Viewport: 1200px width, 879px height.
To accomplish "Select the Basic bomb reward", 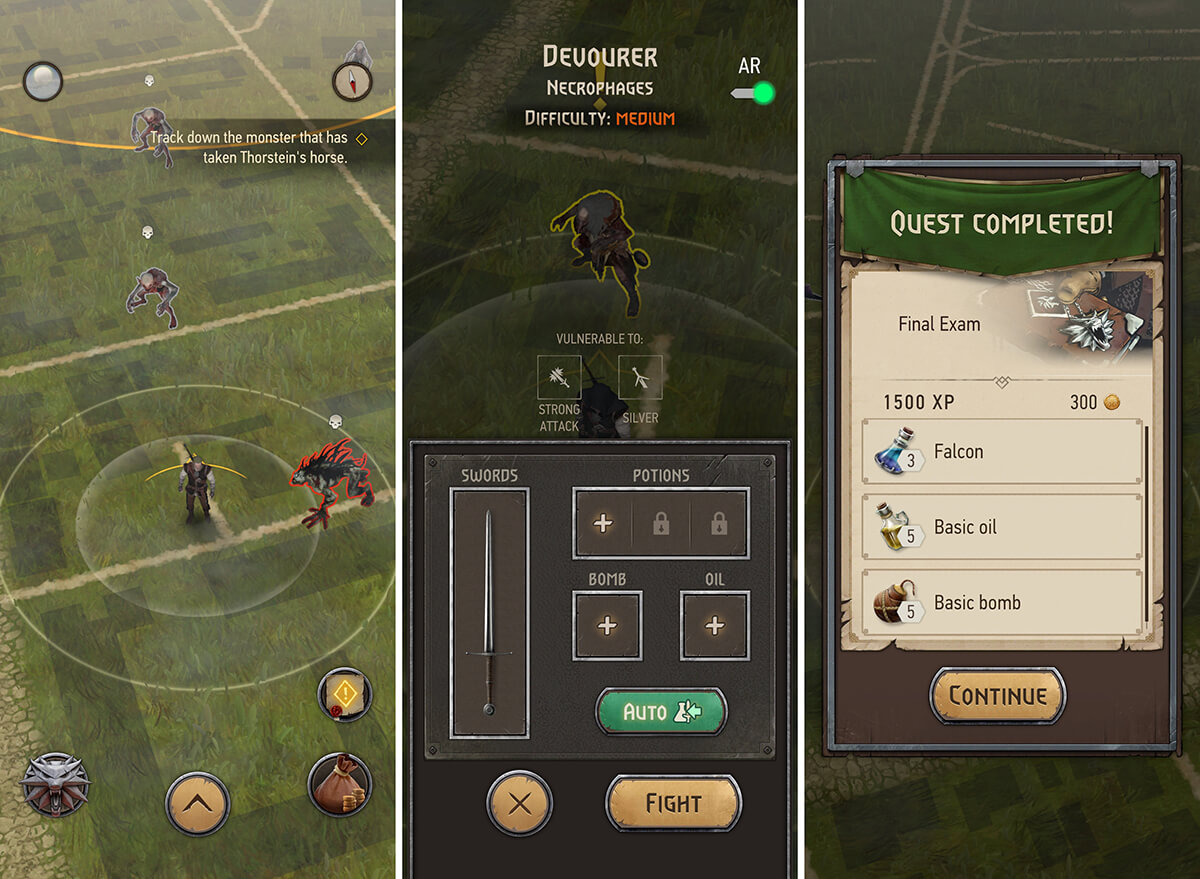I will coord(1002,603).
